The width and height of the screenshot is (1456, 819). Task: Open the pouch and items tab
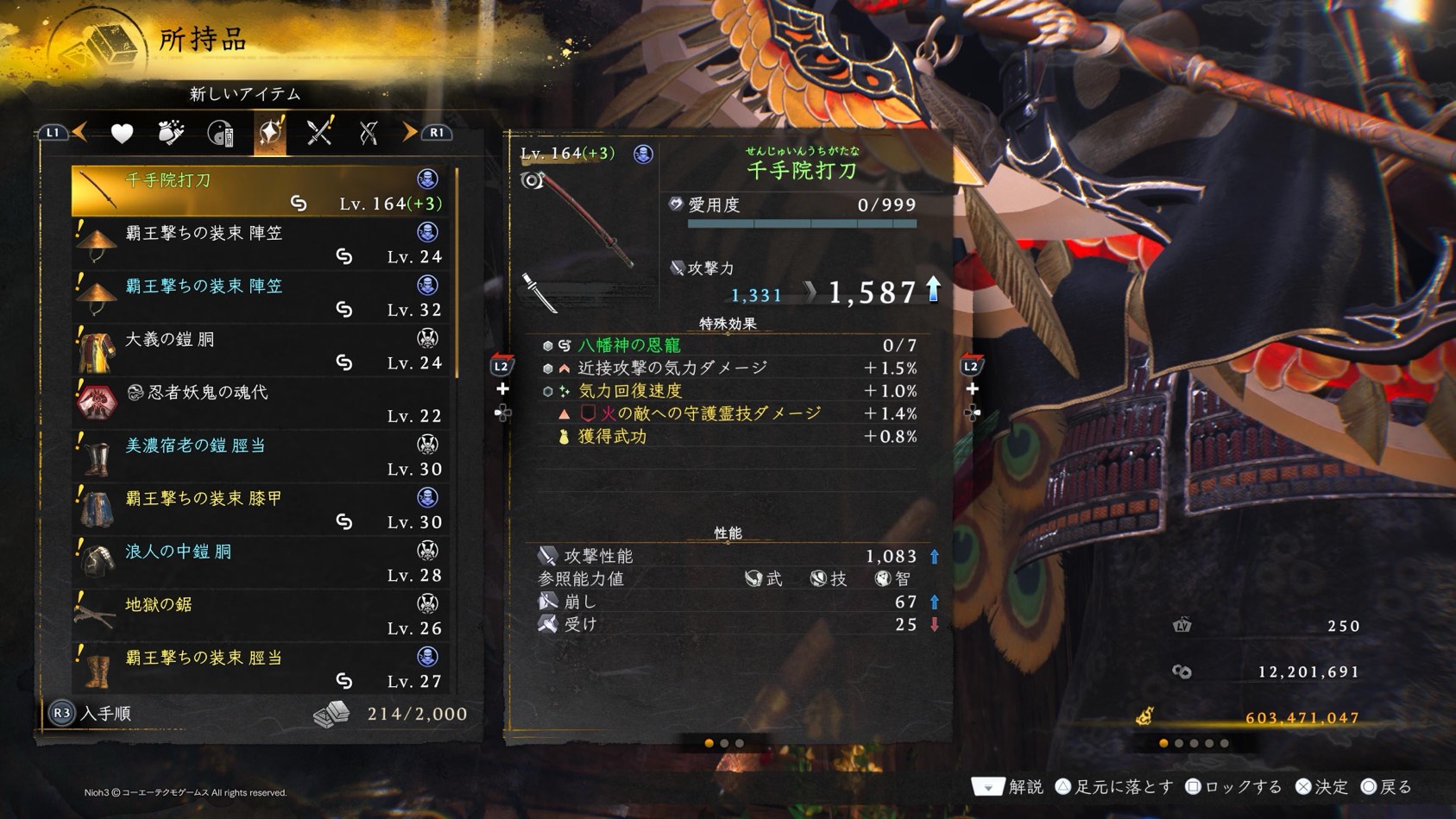(171, 133)
